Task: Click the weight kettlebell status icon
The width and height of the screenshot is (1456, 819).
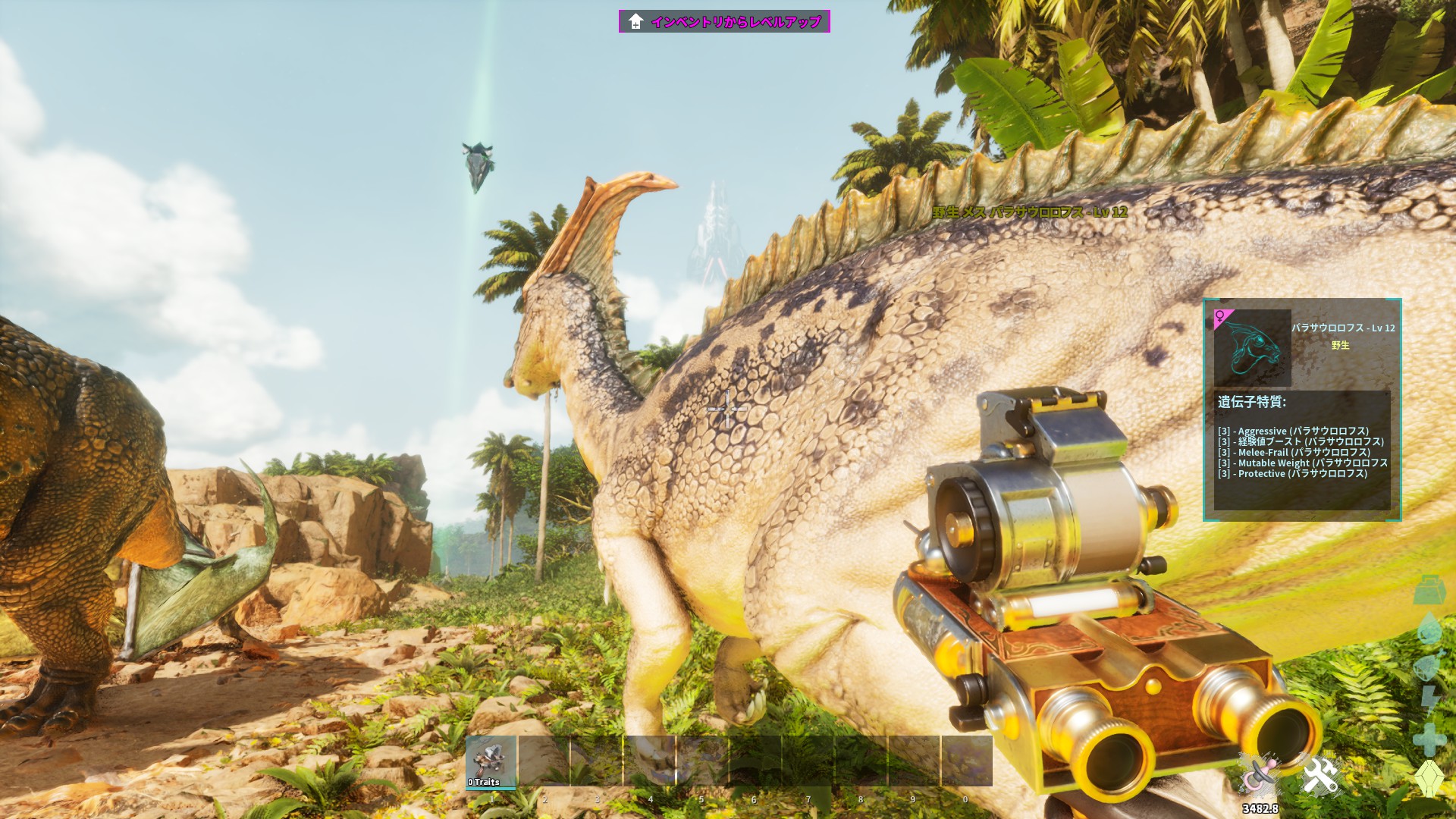Action: [x=1429, y=590]
